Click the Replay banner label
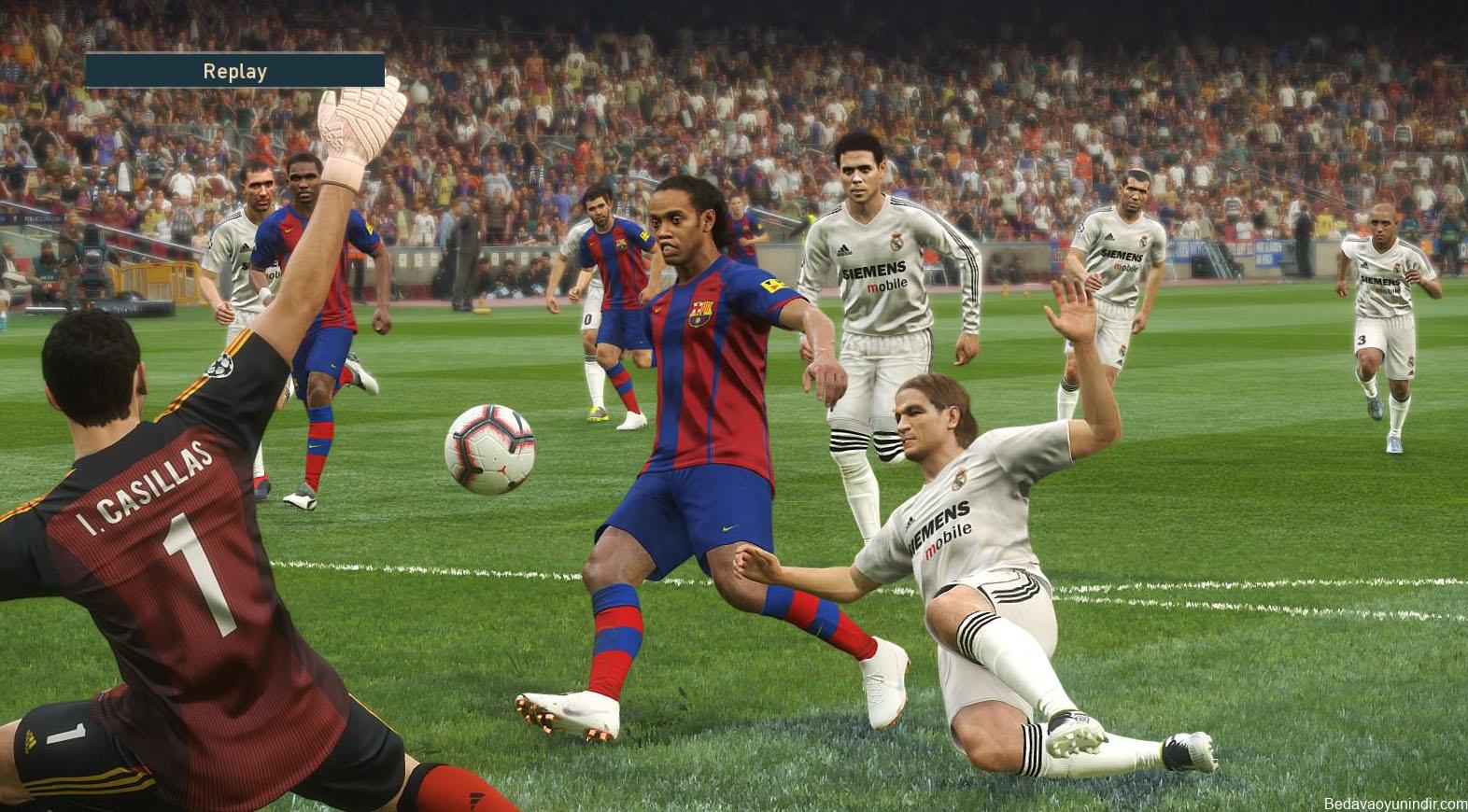Viewport: 1468px width, 812px height. click(234, 71)
